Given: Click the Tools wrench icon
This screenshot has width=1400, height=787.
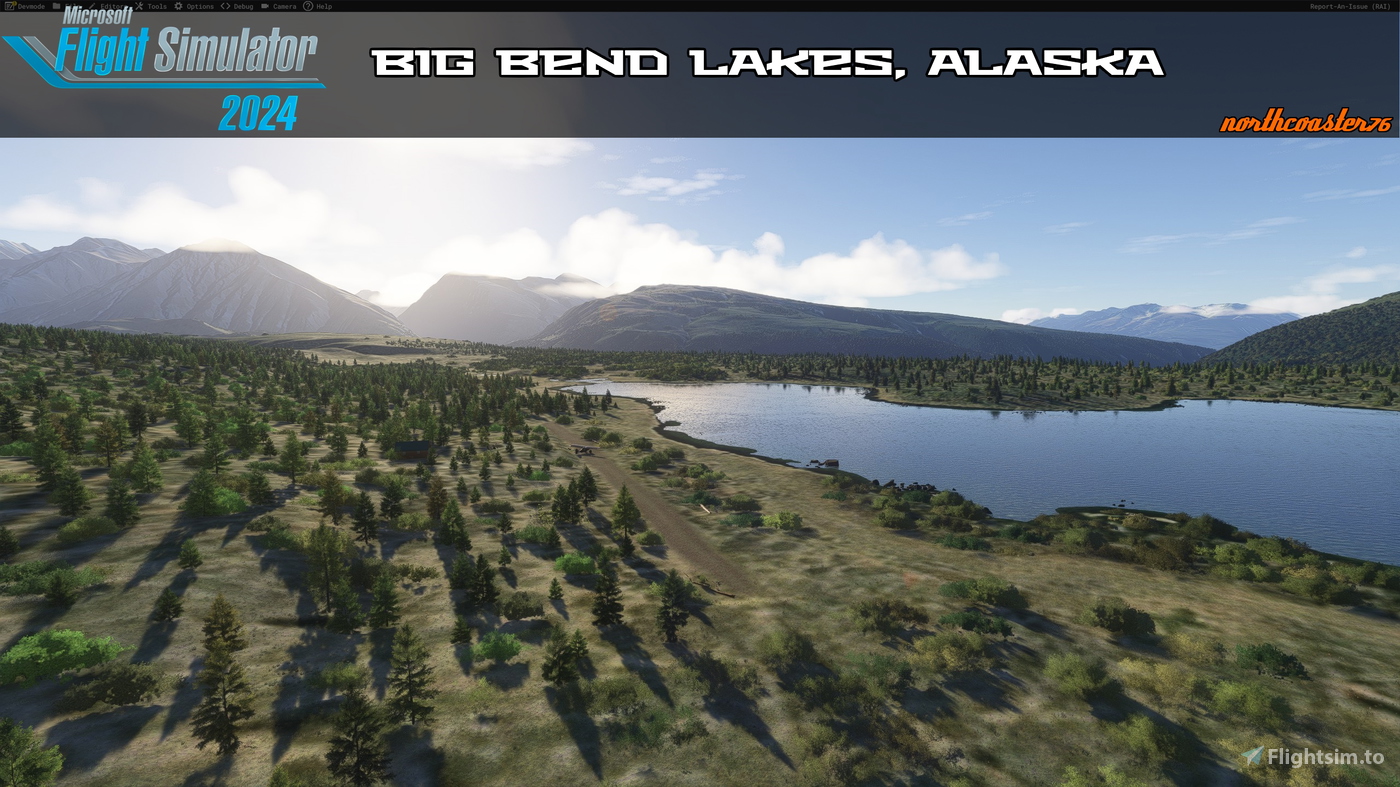Looking at the screenshot, I should point(138,6).
